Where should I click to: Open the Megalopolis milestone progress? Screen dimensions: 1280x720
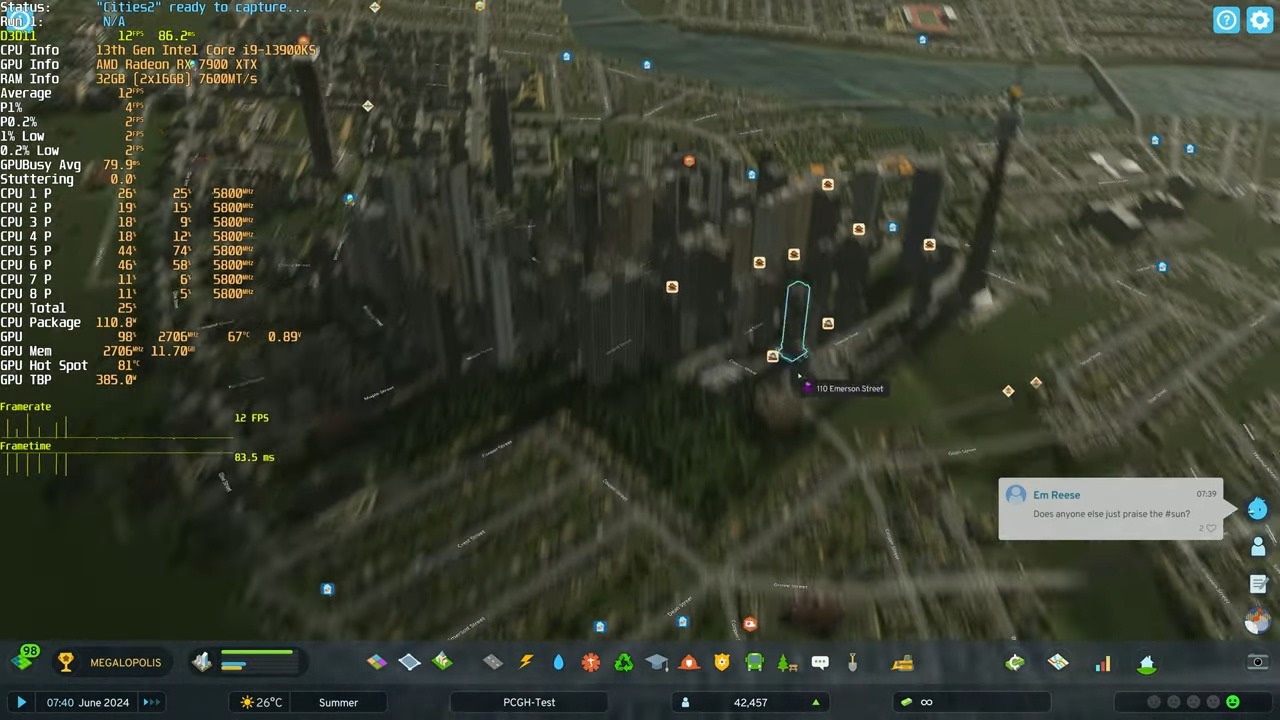pyautogui.click(x=110, y=662)
